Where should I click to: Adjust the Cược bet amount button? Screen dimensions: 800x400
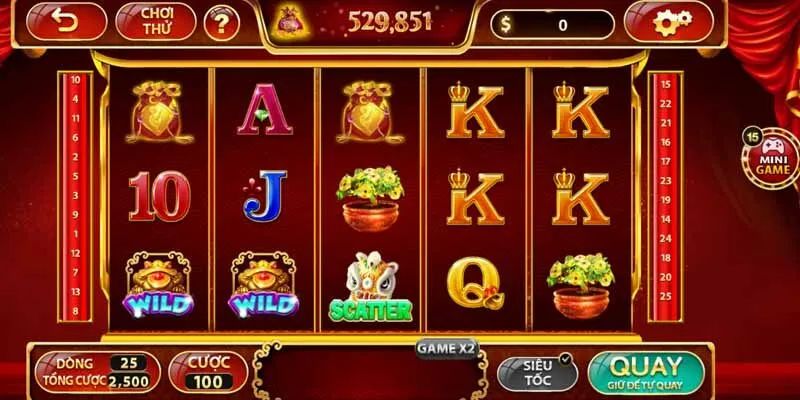click(207, 371)
